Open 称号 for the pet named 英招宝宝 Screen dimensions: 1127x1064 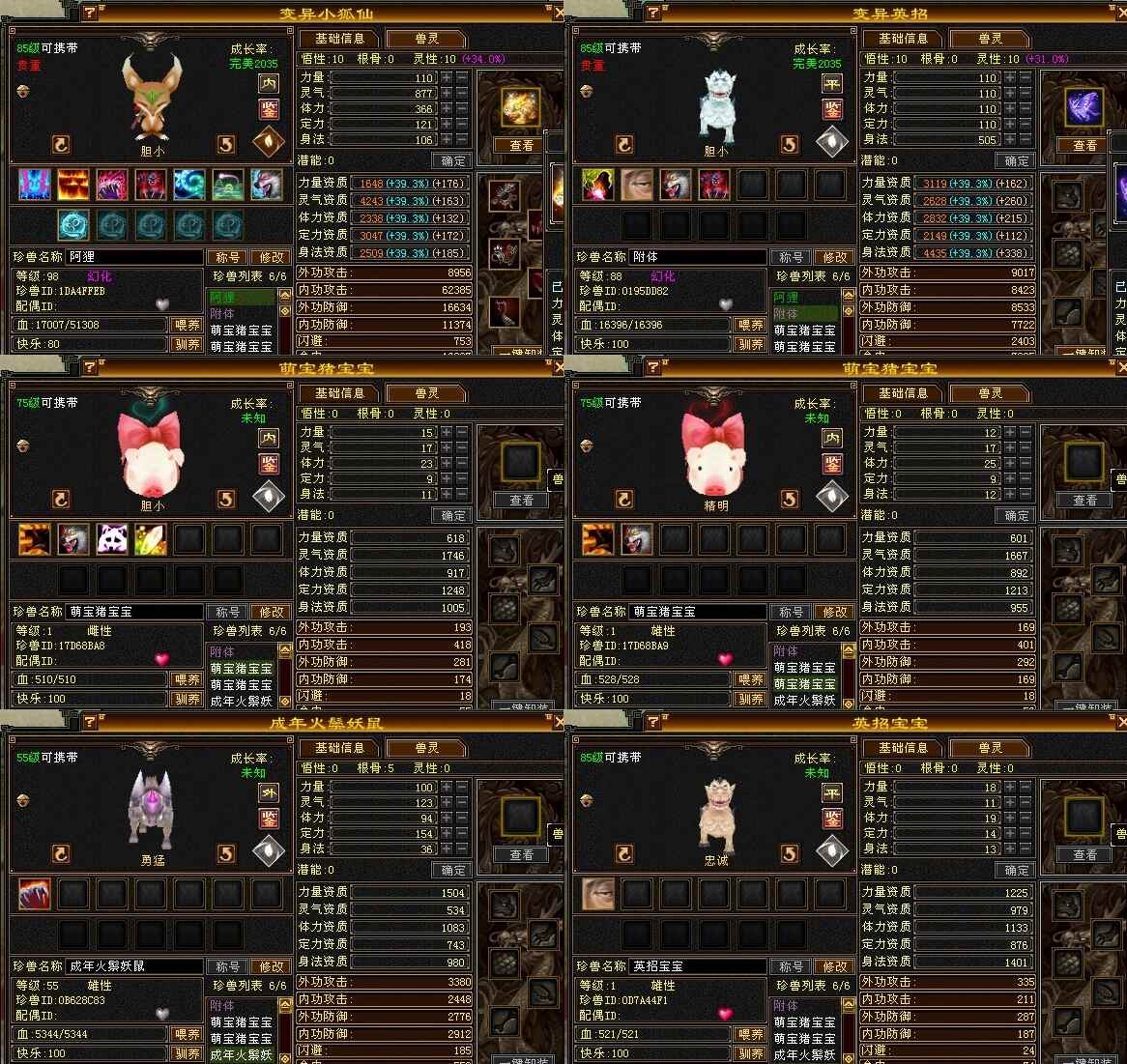[791, 966]
